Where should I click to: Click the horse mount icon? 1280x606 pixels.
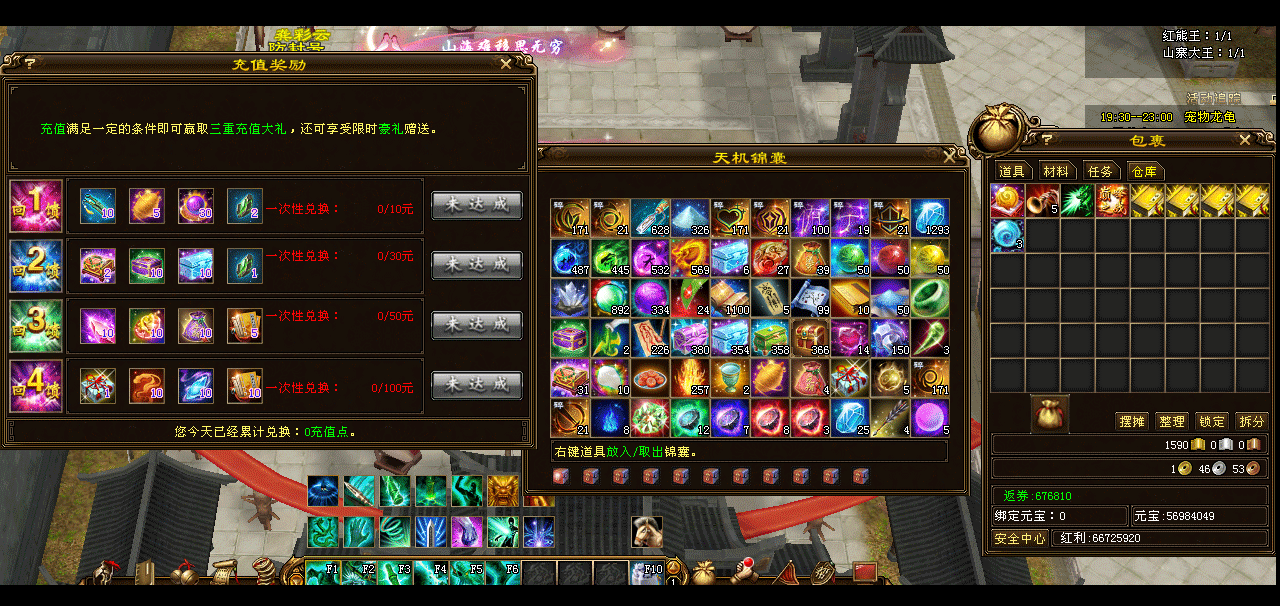click(x=646, y=532)
